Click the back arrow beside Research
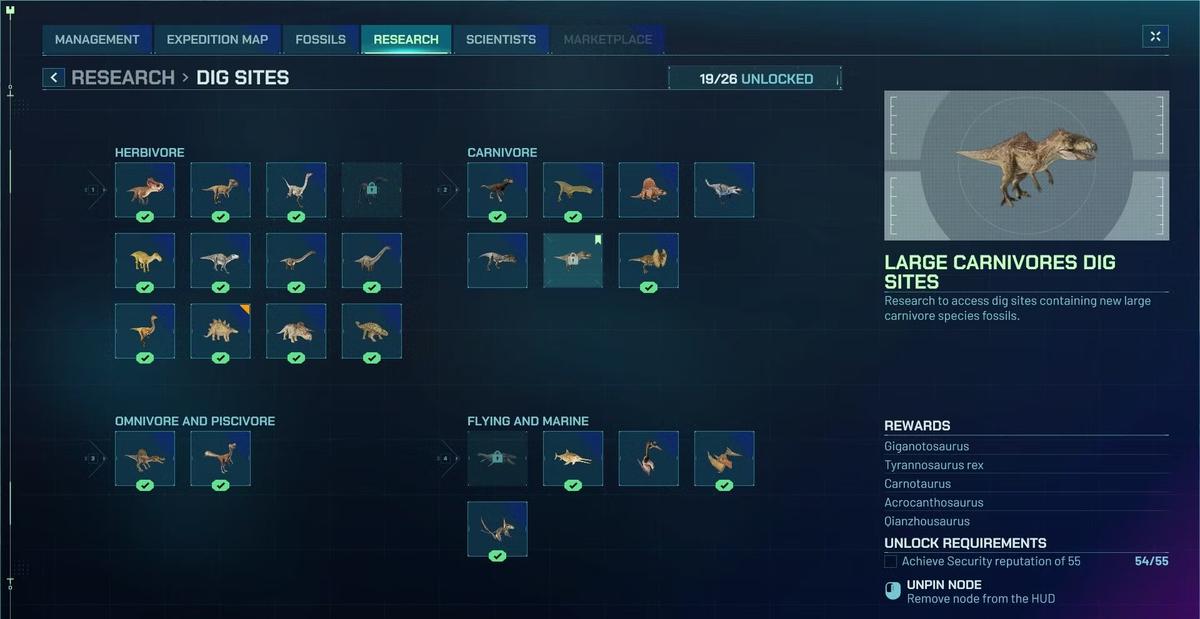The height and width of the screenshot is (619, 1200). click(54, 78)
